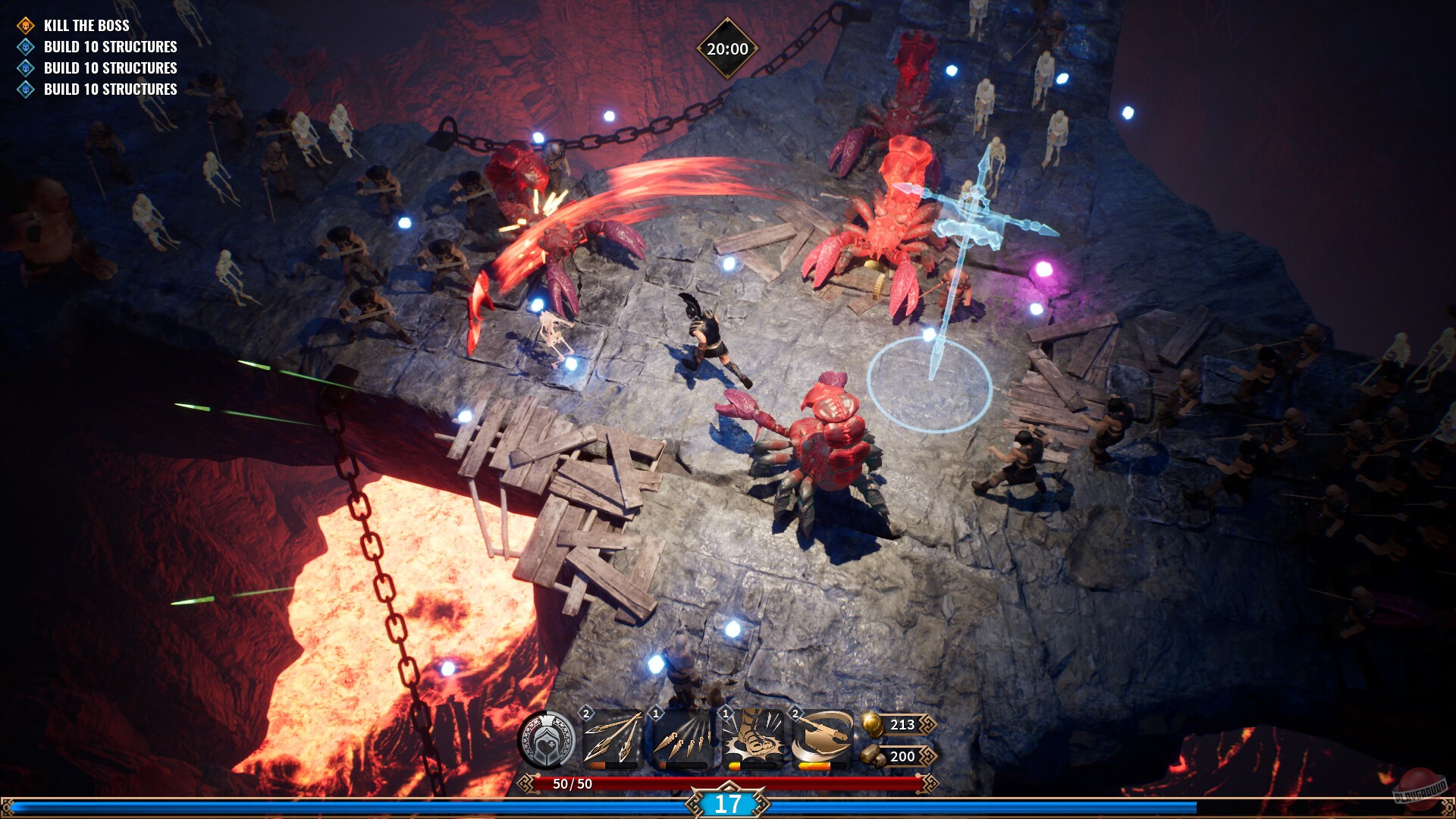This screenshot has width=1456, height=819.
Task: Click the blue skull icon beside last build objective
Action: (25, 89)
